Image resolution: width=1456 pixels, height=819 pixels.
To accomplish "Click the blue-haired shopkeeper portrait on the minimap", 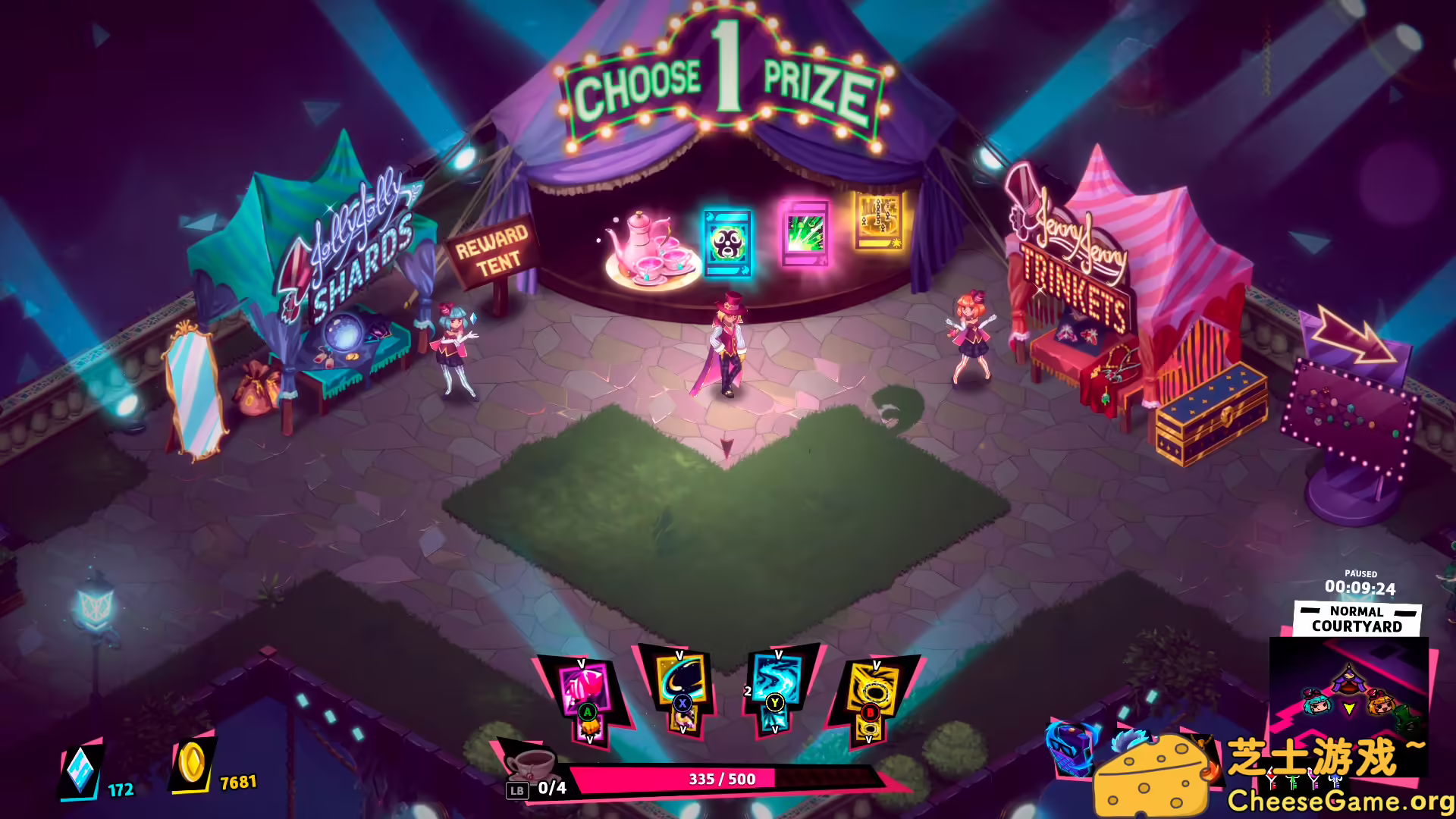I will coord(1317,705).
